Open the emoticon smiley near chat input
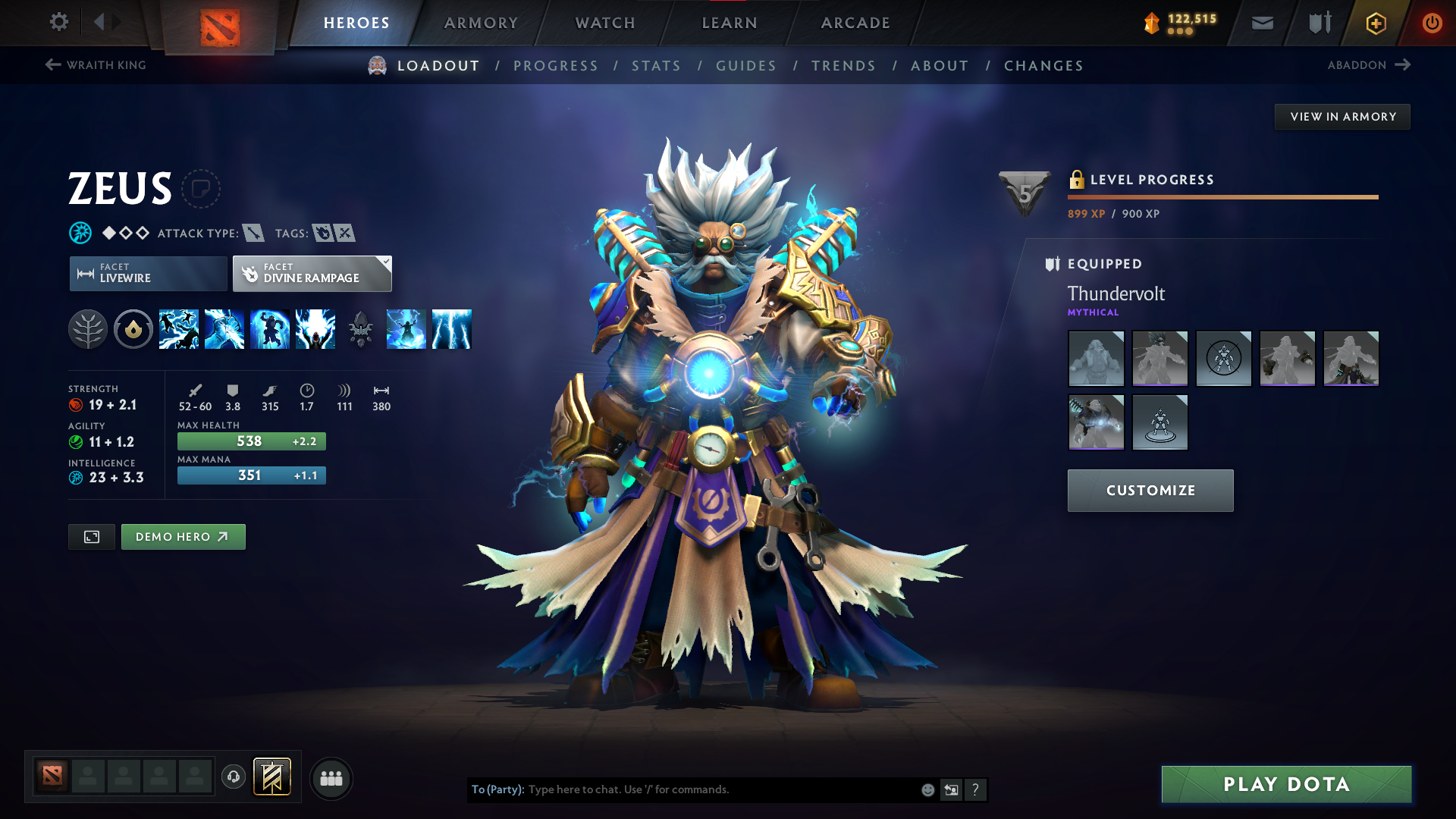Screen dimensions: 1456x819 tap(927, 789)
